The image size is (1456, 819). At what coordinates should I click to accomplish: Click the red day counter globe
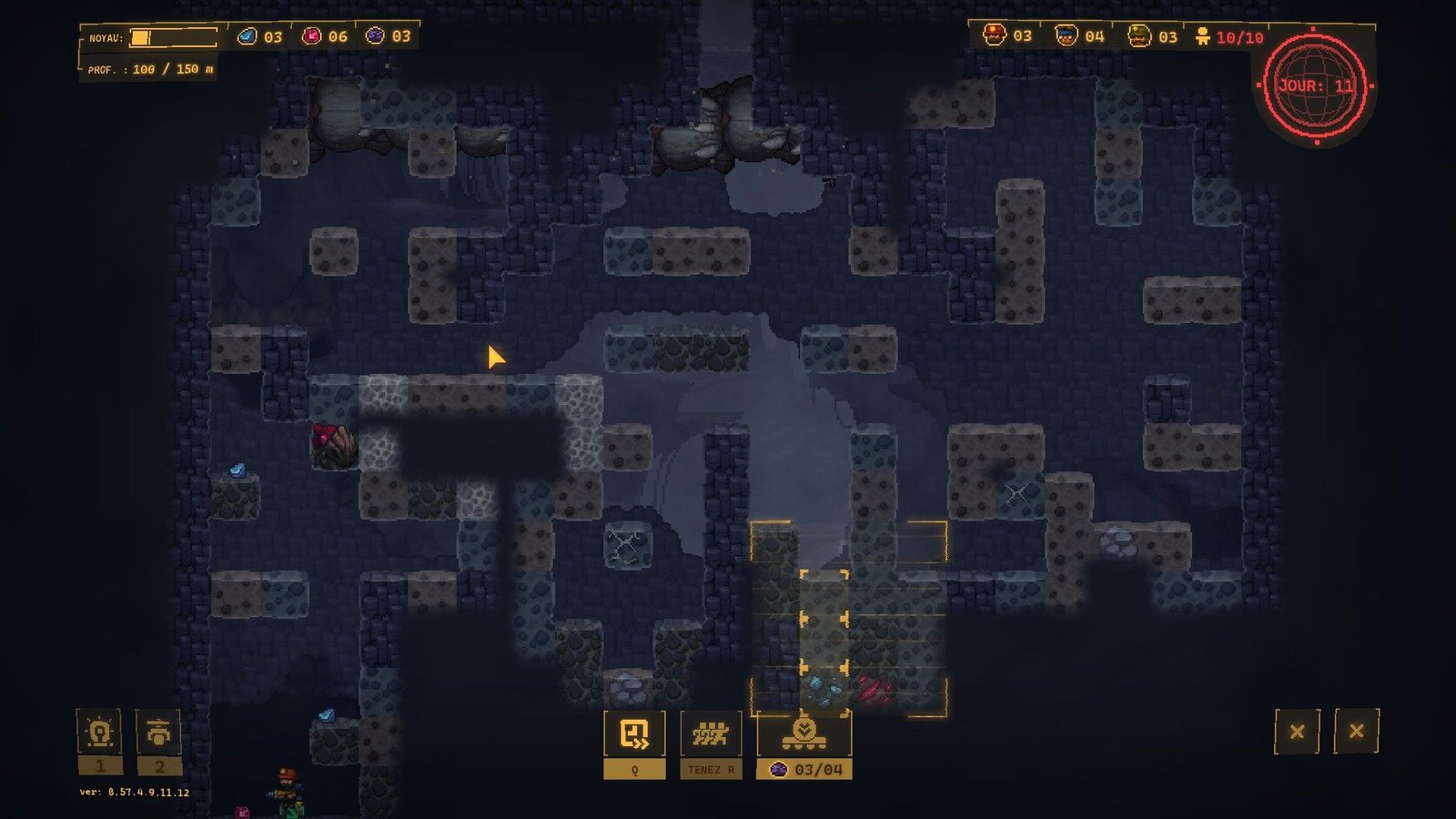pos(1315,86)
